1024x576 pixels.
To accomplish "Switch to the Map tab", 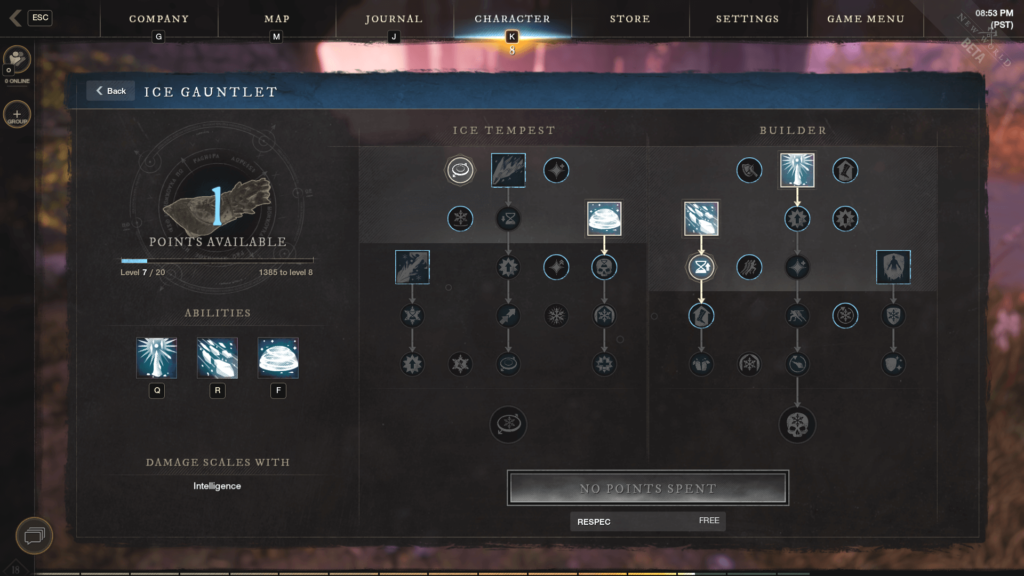I will pos(276,19).
